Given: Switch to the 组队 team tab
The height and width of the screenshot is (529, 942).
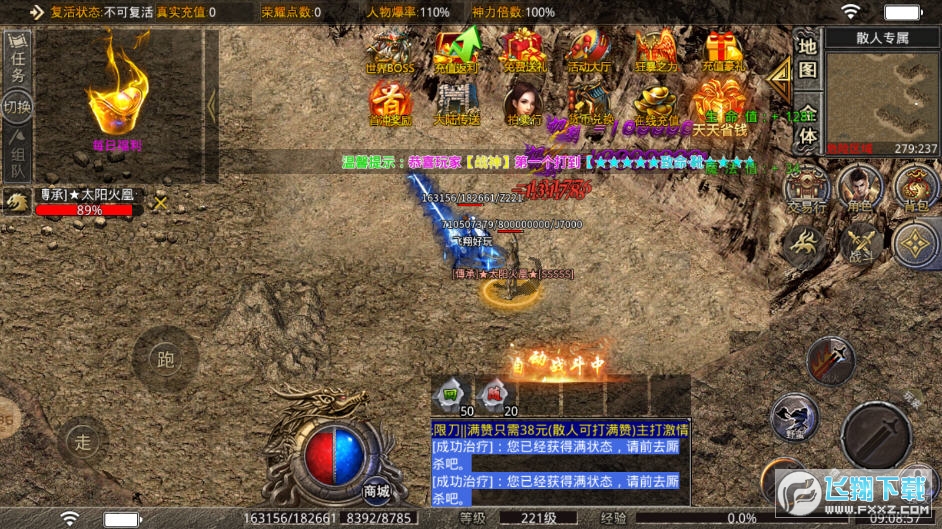Looking at the screenshot, I should [x=17, y=154].
